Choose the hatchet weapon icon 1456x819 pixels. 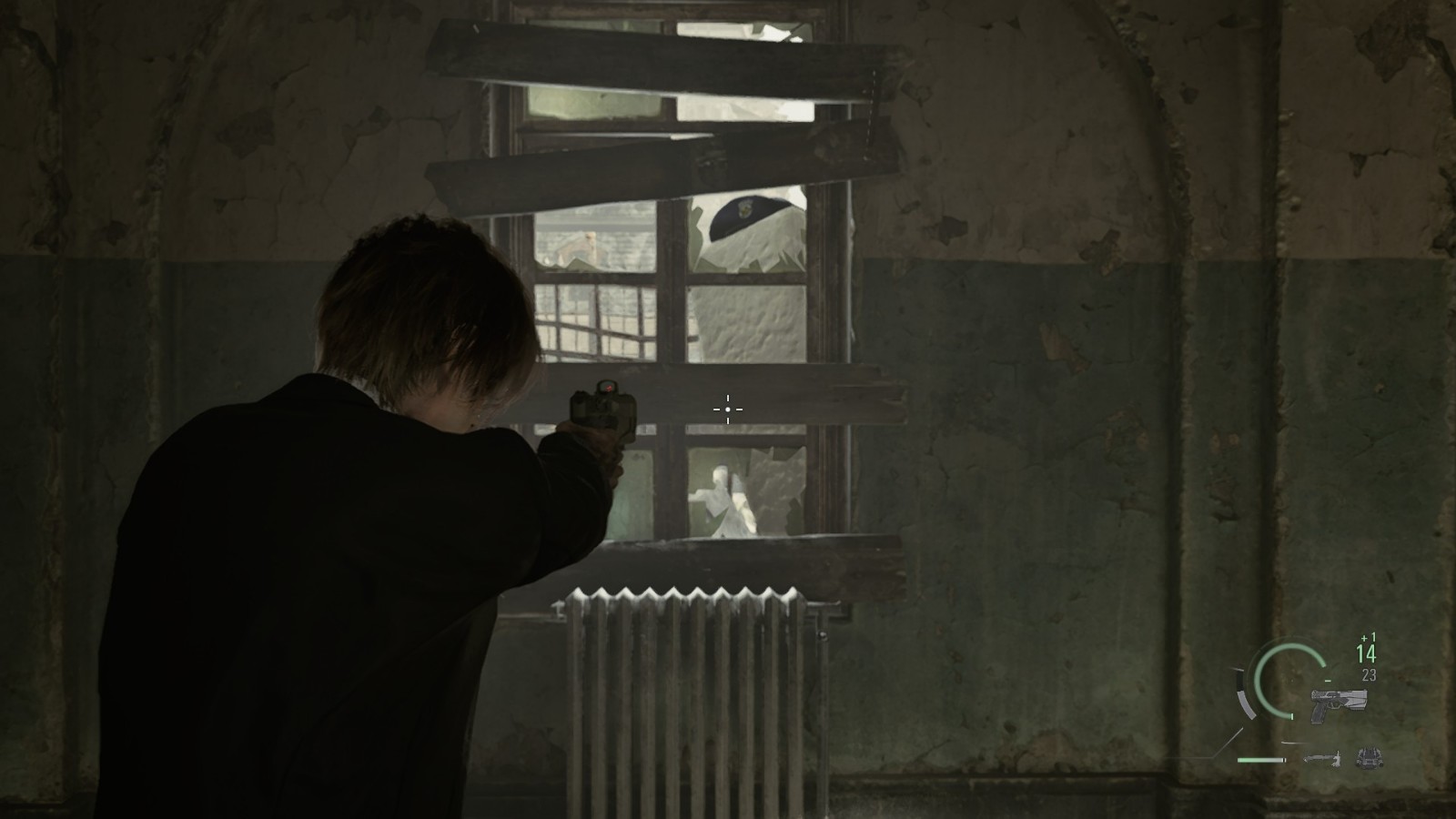1320,757
